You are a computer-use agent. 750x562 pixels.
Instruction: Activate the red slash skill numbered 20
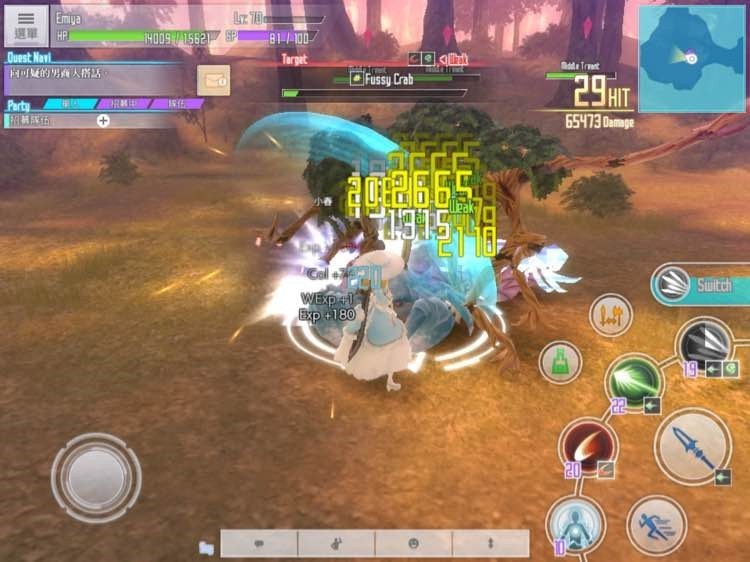click(x=588, y=447)
